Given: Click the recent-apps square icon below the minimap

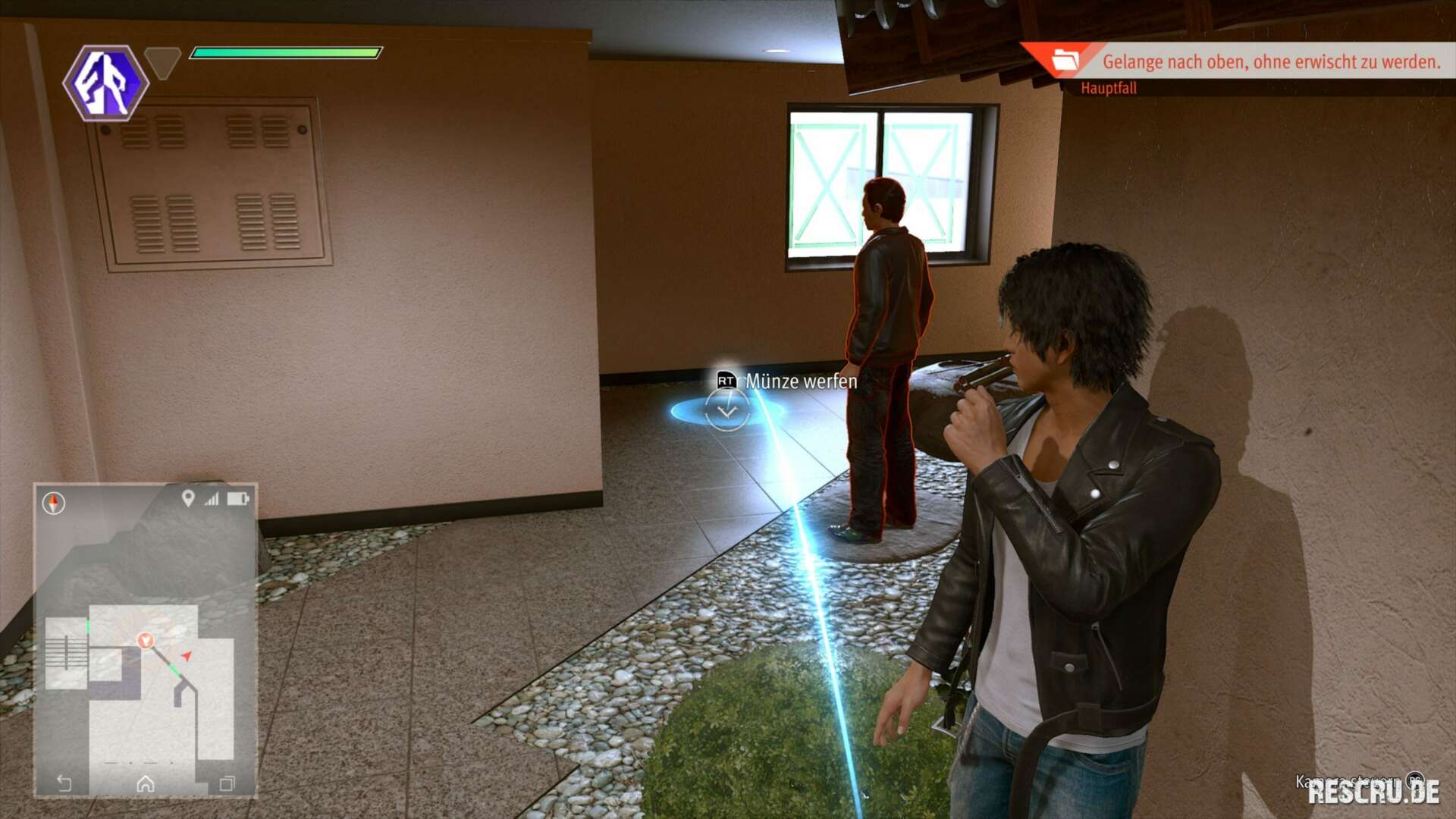Looking at the screenshot, I should (x=227, y=783).
